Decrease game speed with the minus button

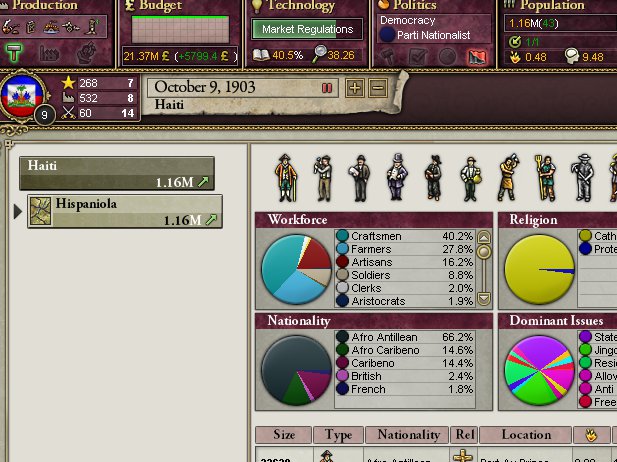pyautogui.click(x=378, y=88)
